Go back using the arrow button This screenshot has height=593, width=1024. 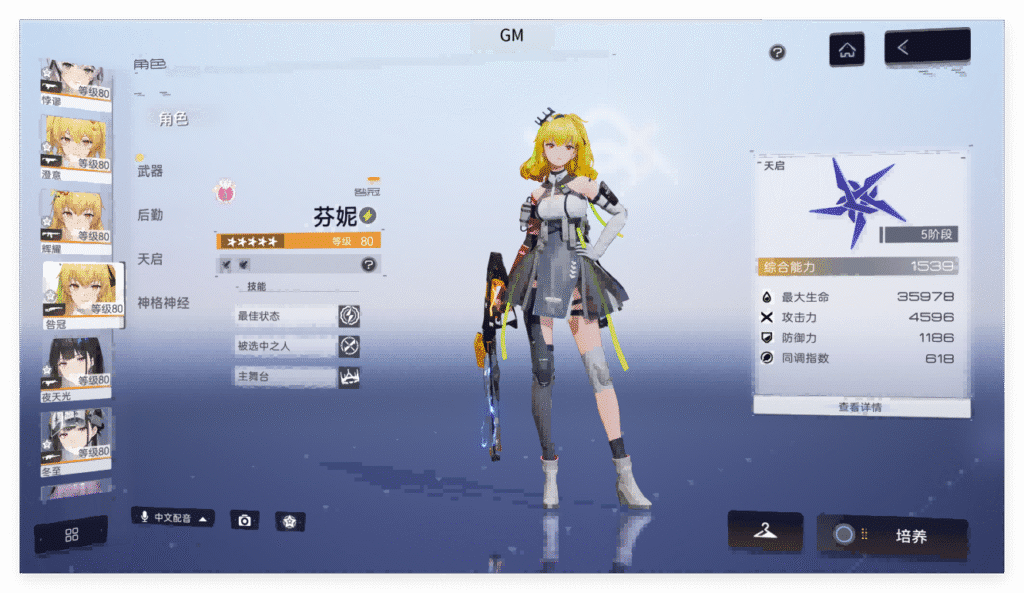(x=926, y=47)
